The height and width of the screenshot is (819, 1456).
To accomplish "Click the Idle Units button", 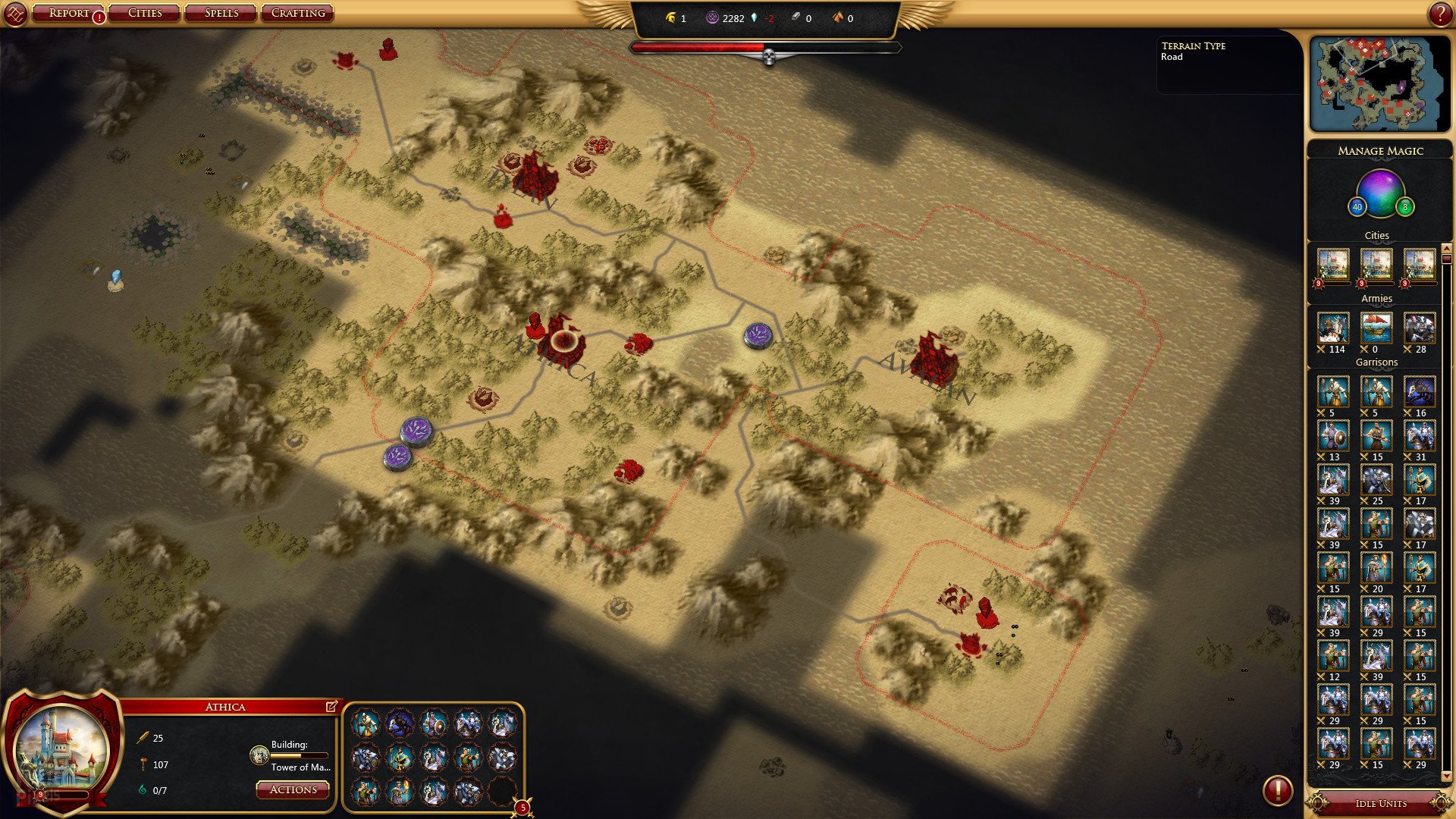I will tap(1380, 803).
